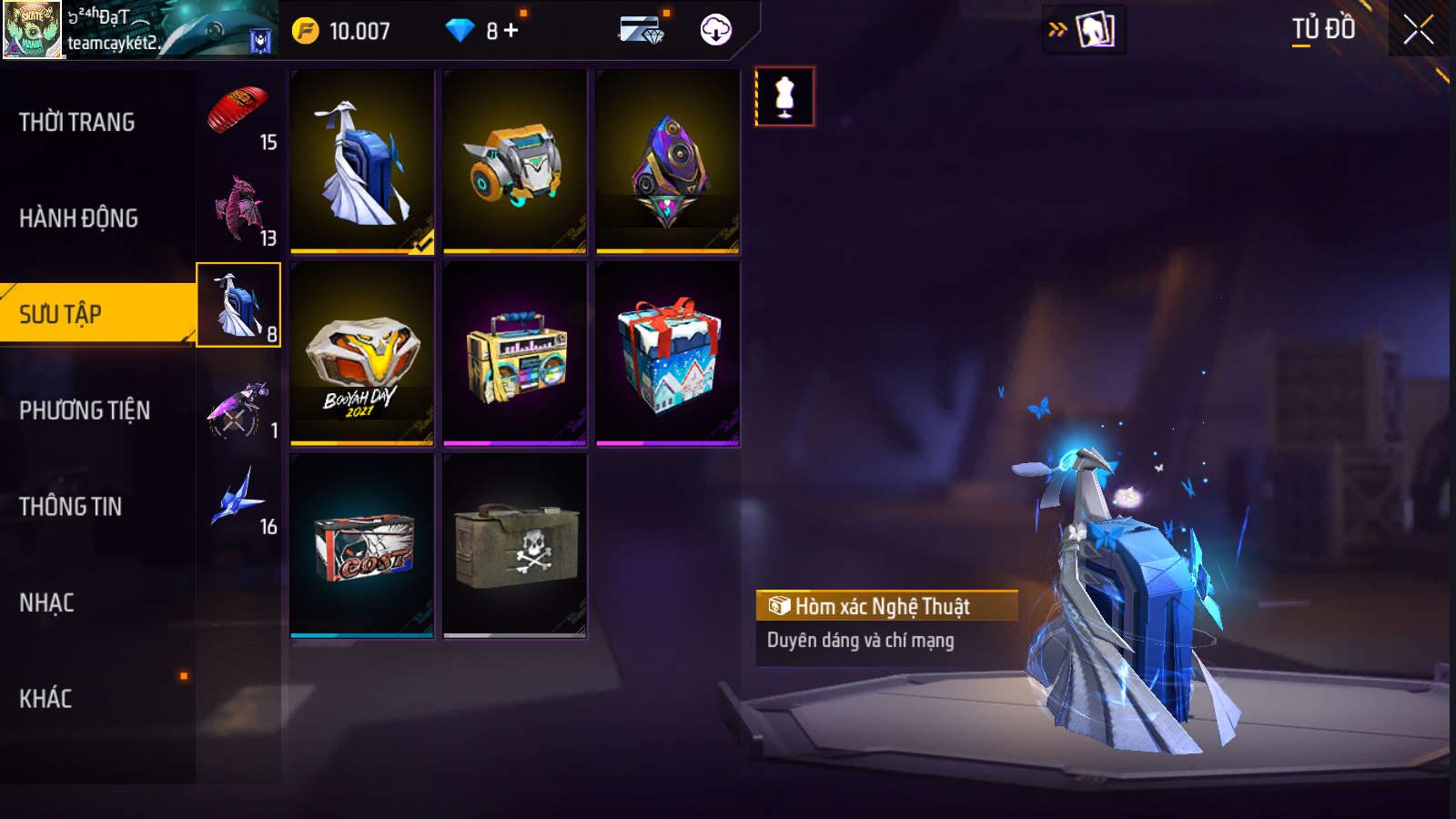This screenshot has width=1456, height=819.
Task: Choose the skull and crossbones ammo crate
Action: [515, 546]
